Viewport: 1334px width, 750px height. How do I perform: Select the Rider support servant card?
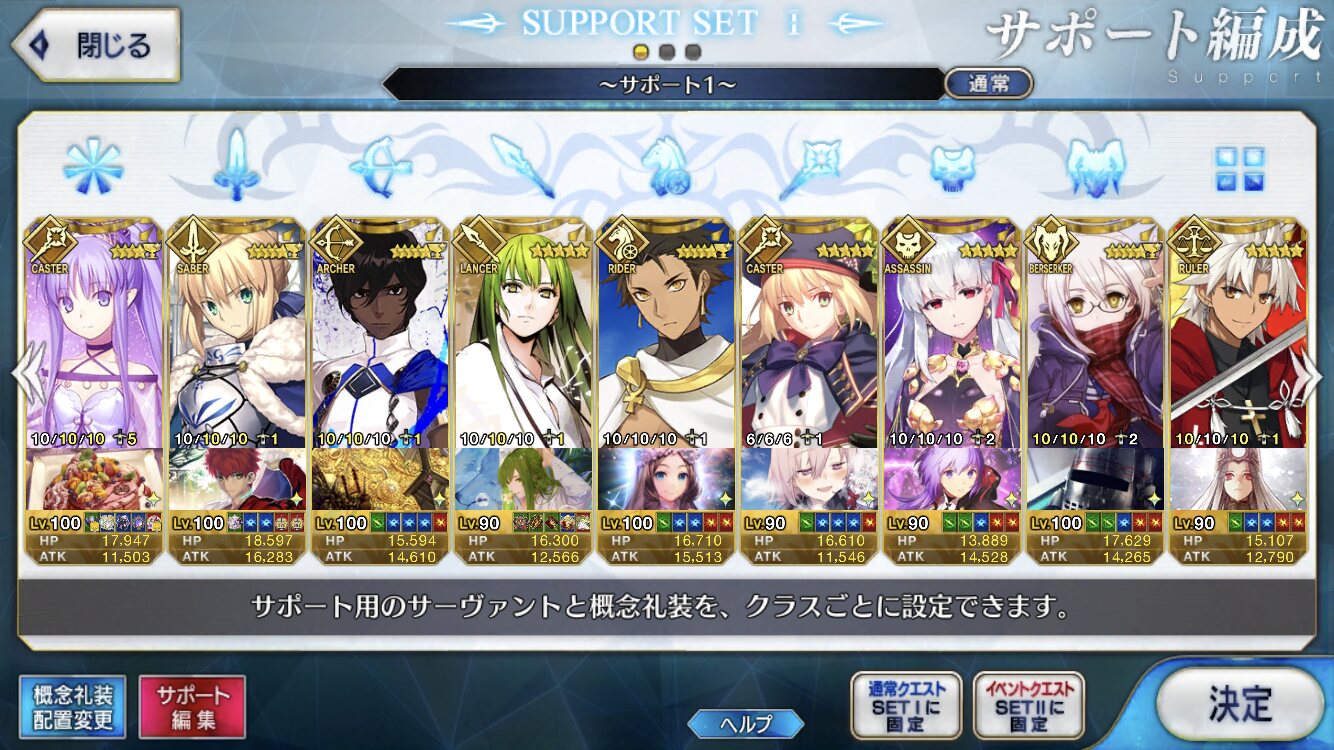665,340
